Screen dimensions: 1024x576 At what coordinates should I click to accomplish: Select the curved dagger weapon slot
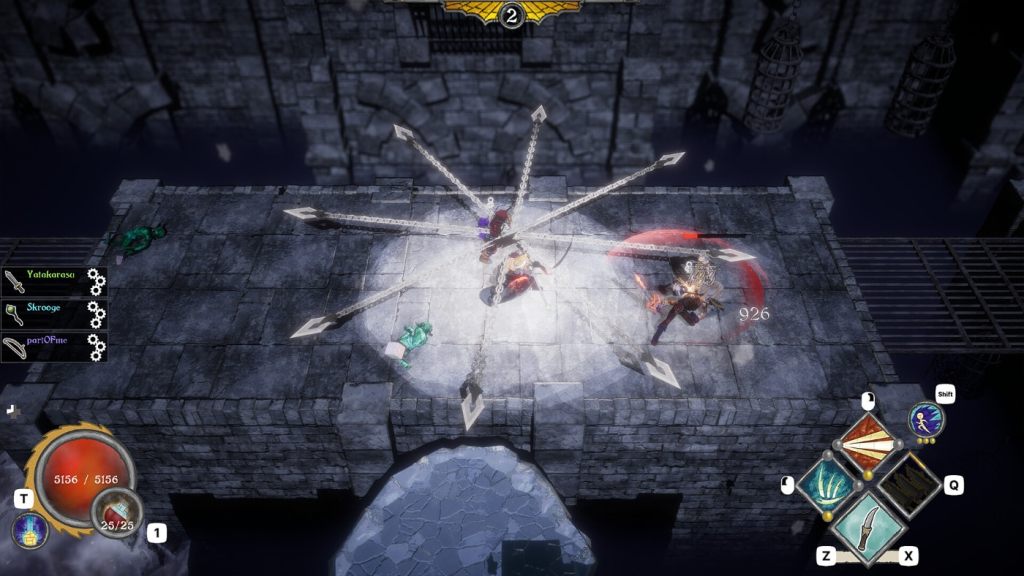[868, 528]
